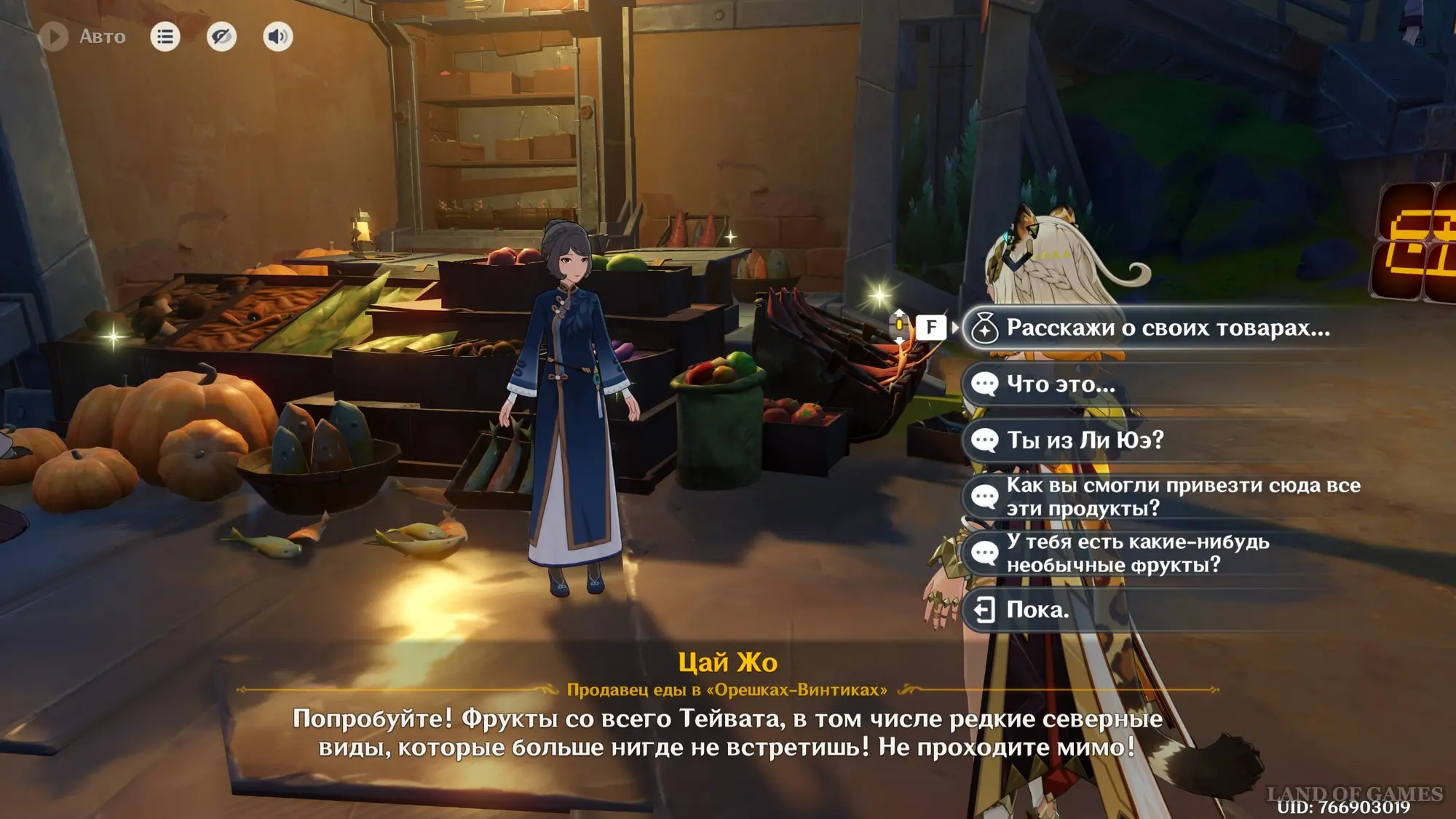The image size is (1456, 819).
Task: Hide the dialogue interface with eye icon
Action: tap(221, 36)
